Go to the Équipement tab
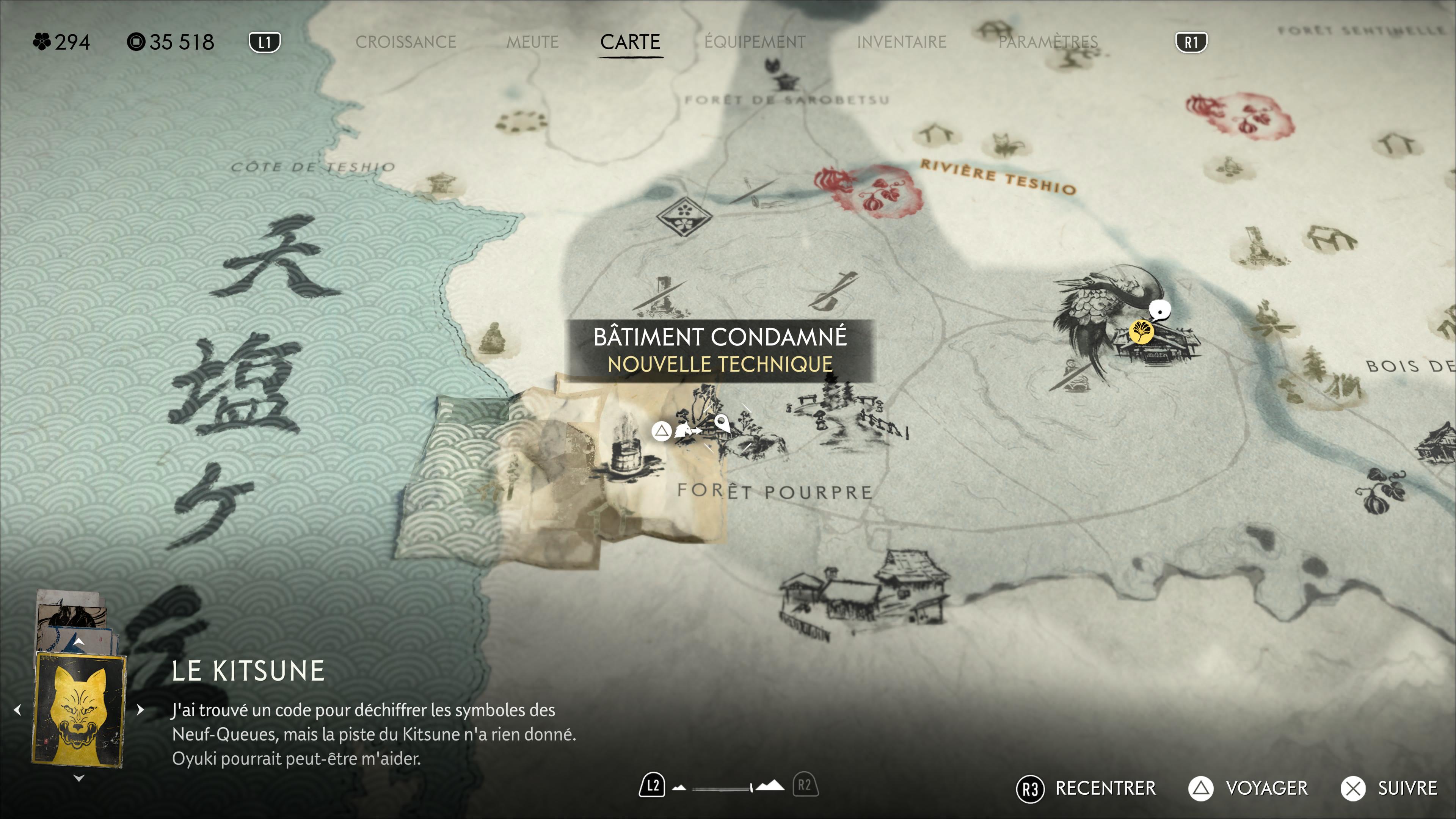This screenshot has height=819, width=1456. click(x=755, y=42)
